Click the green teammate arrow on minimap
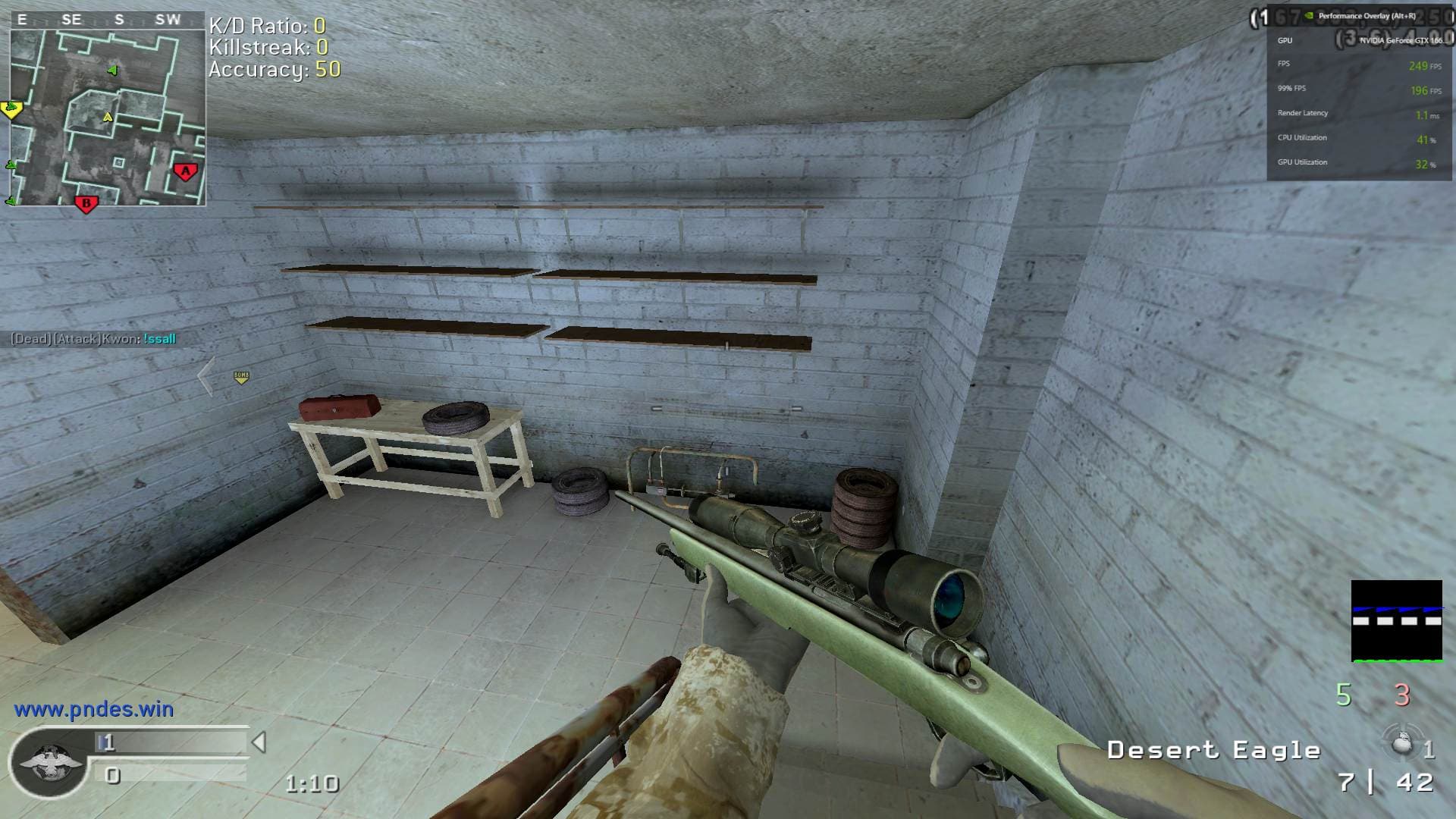1456x819 pixels. [112, 71]
